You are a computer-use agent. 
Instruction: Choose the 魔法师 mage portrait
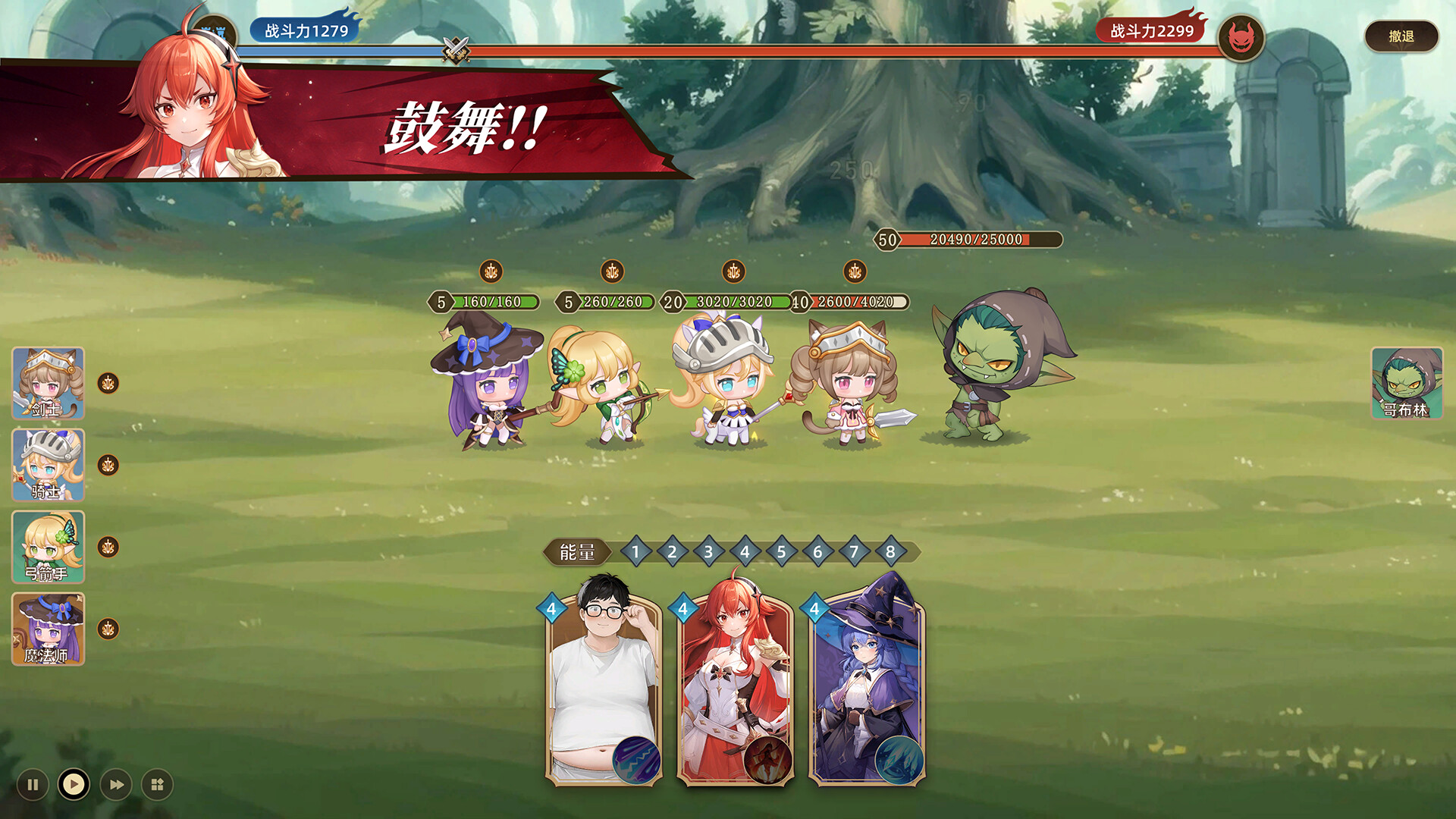(48, 629)
